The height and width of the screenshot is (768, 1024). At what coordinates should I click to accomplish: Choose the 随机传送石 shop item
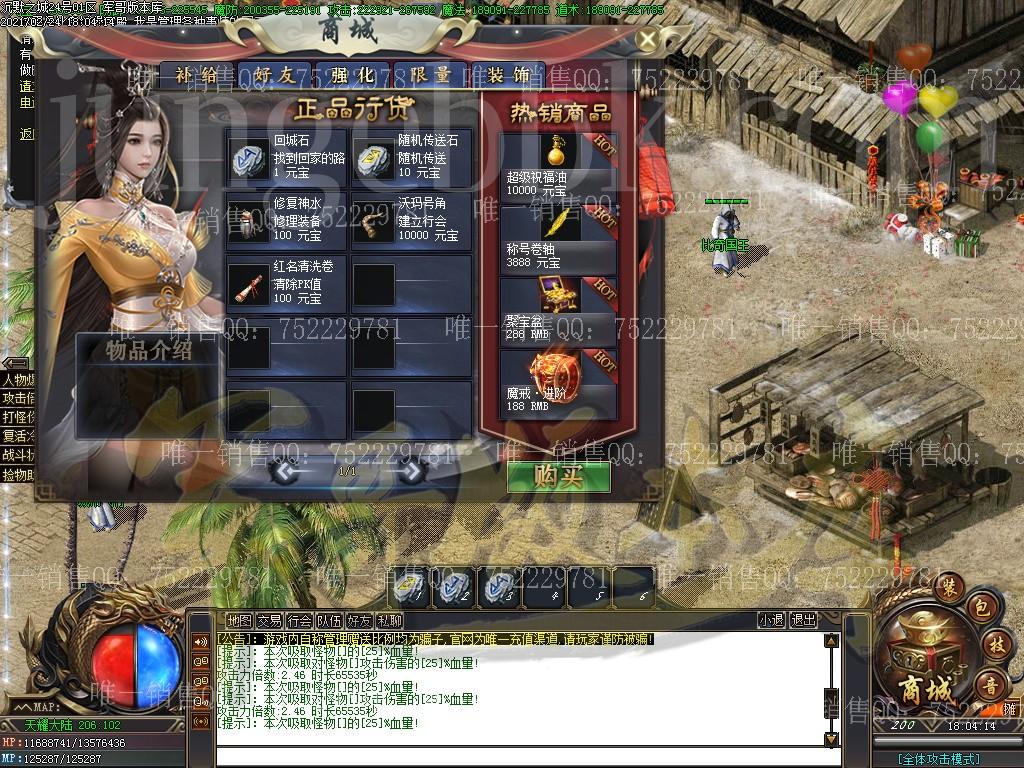click(x=410, y=158)
